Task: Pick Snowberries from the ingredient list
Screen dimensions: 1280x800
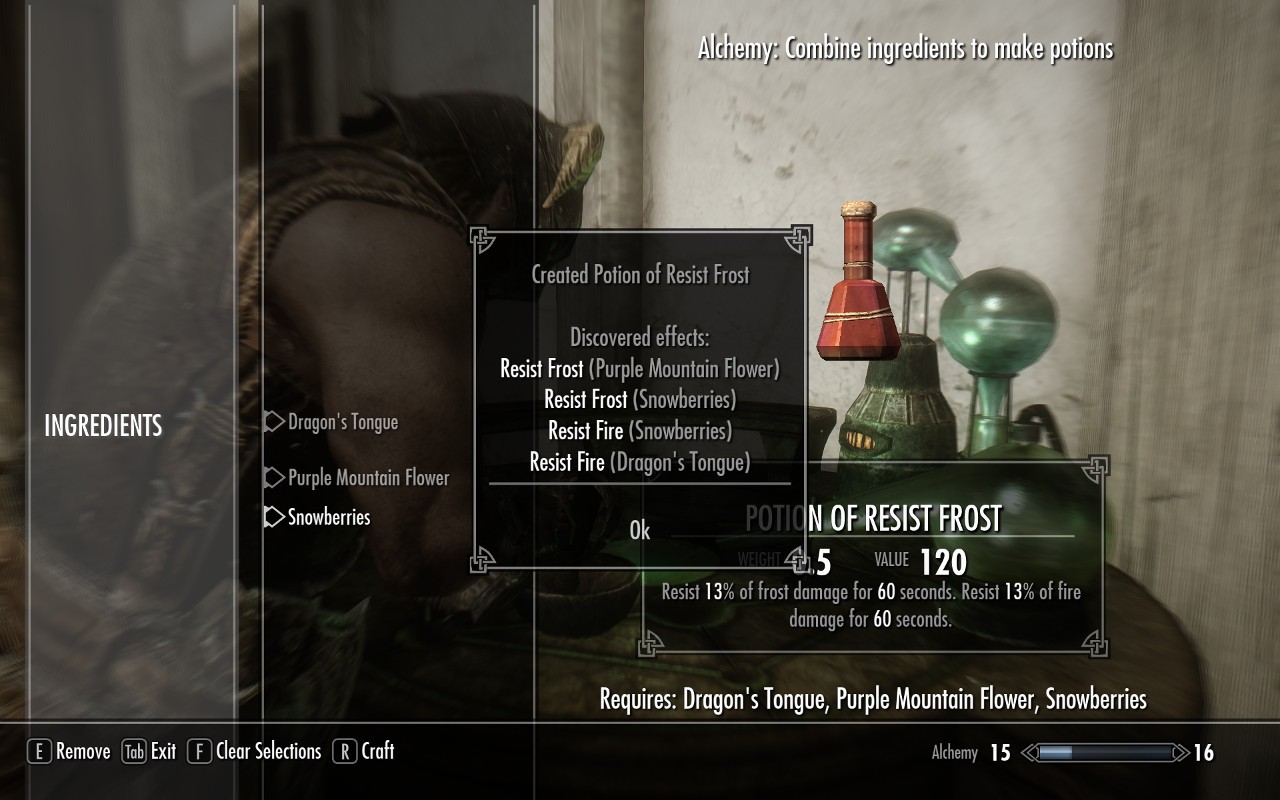Action: (x=328, y=517)
